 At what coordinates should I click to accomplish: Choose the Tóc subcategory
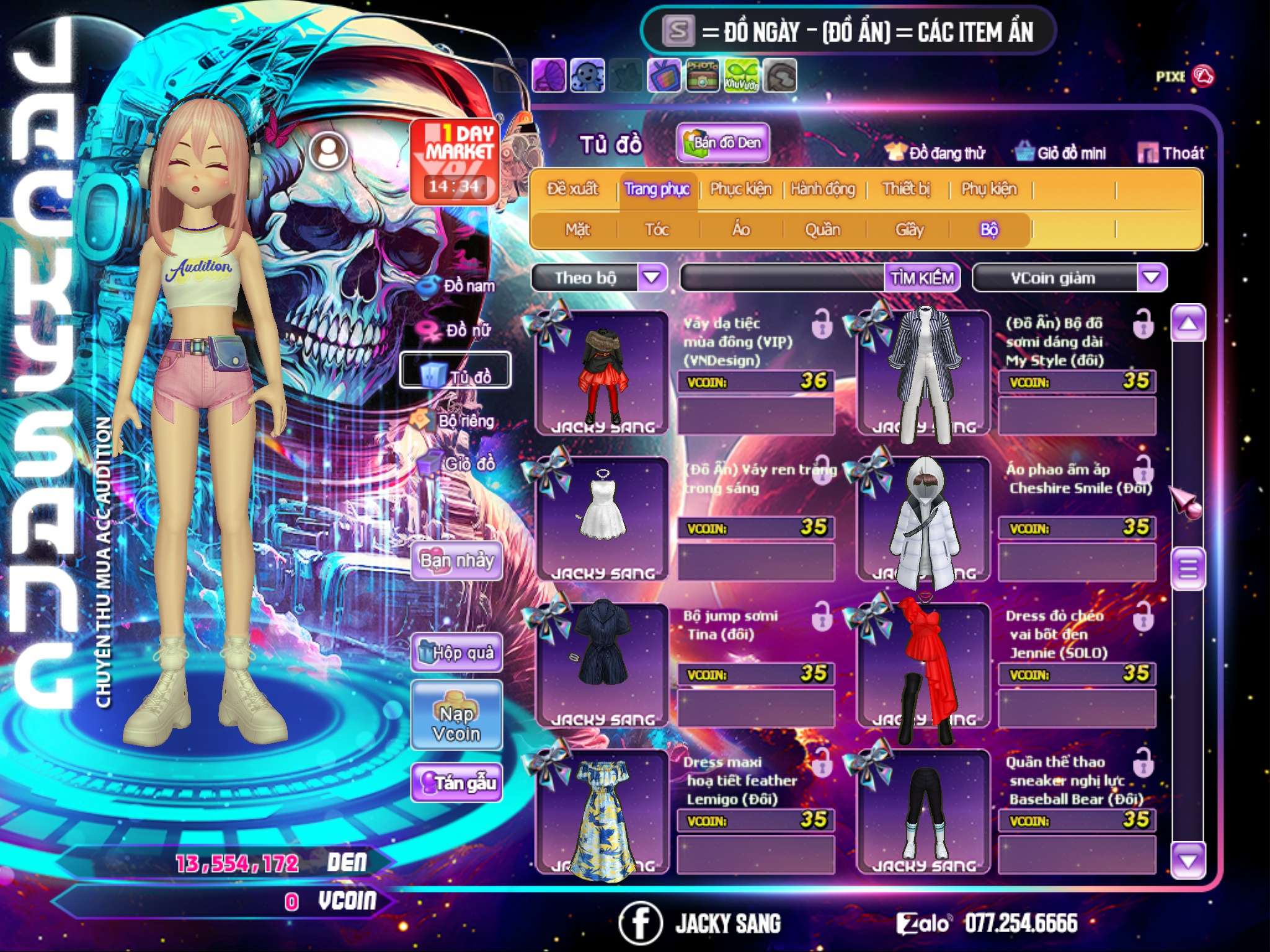657,230
